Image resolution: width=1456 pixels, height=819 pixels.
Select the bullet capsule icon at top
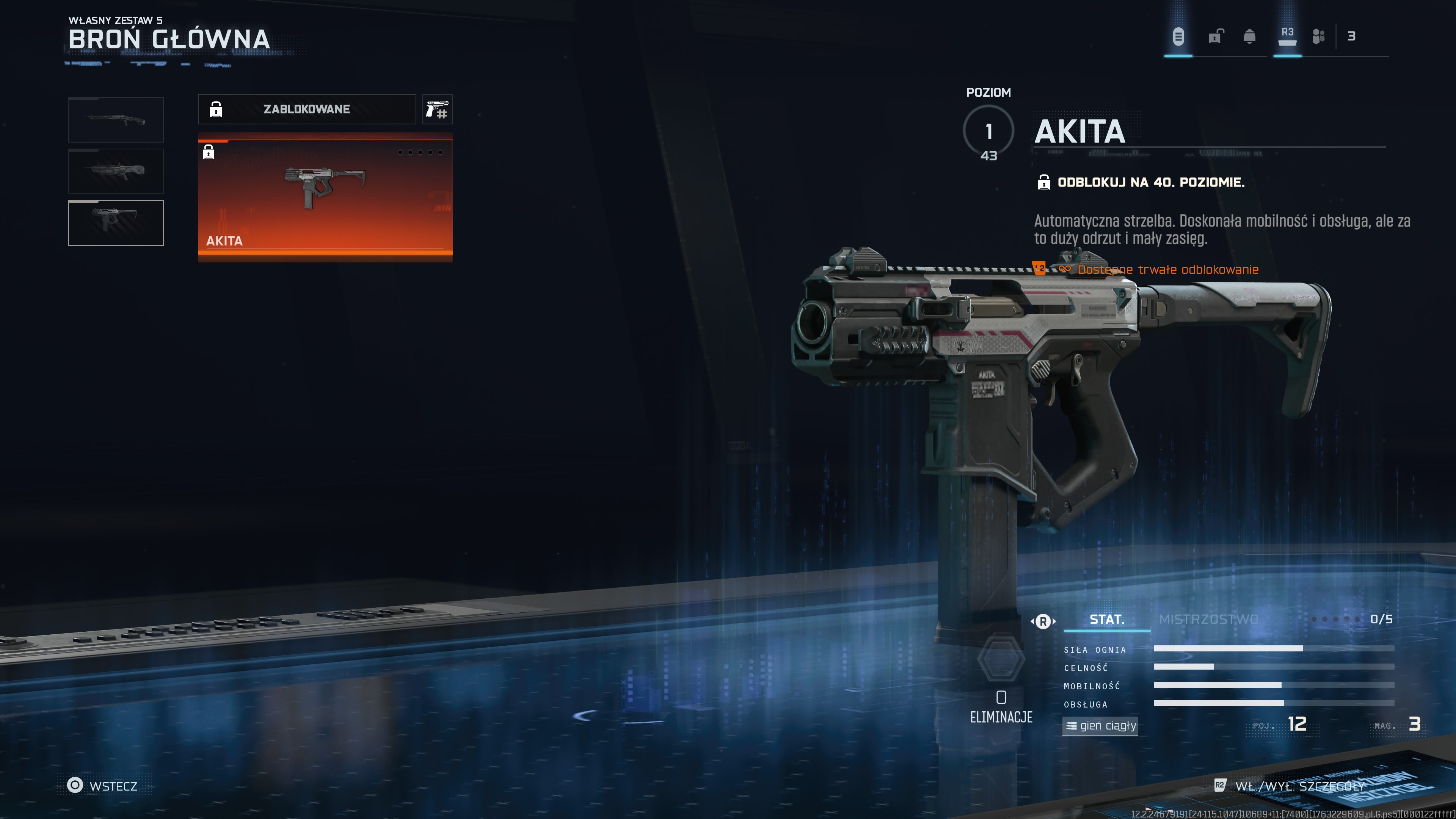point(1178,37)
